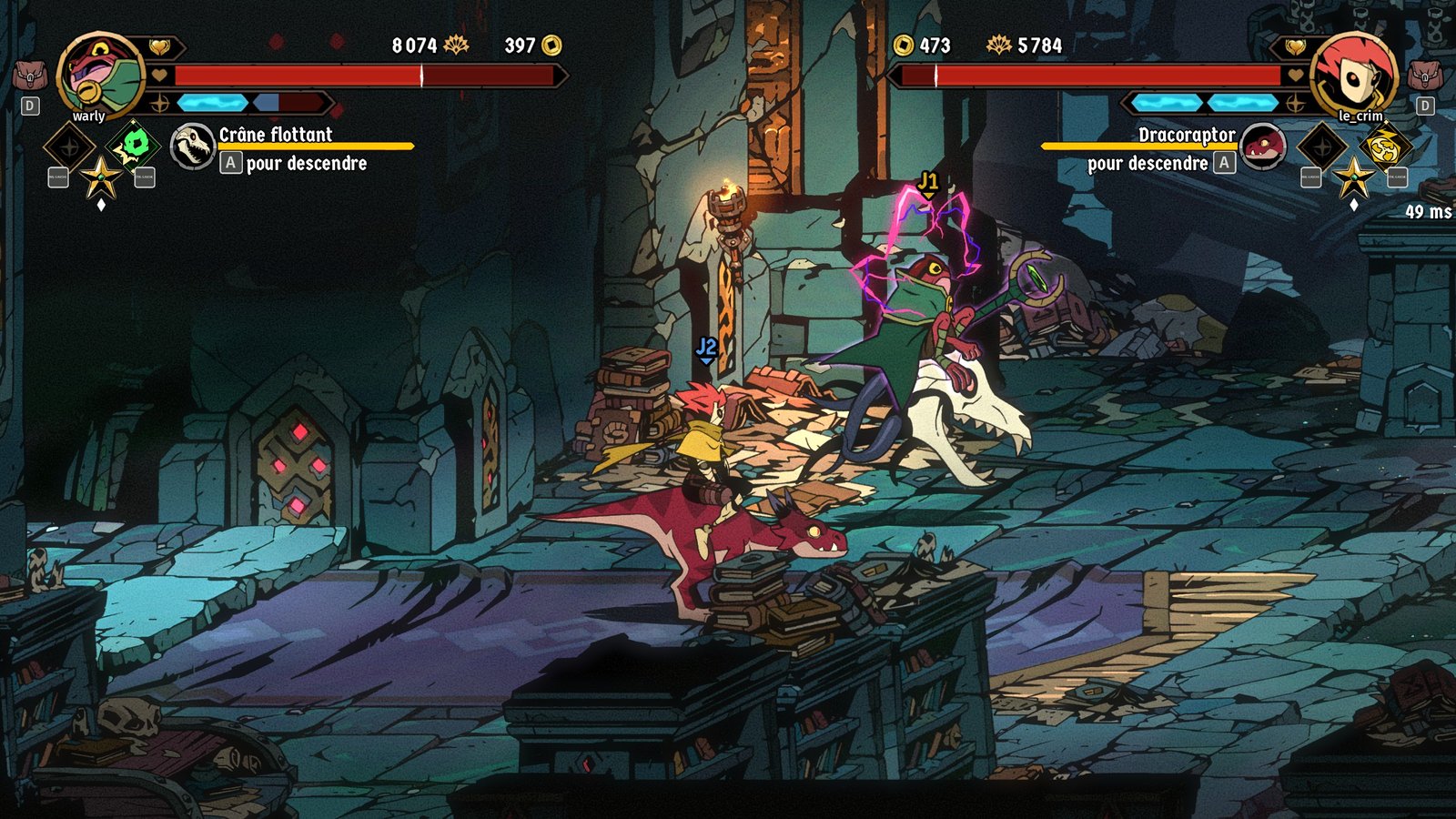Click the Crâne flottant mount icon
This screenshot has width=1456, height=819.
pos(193,147)
